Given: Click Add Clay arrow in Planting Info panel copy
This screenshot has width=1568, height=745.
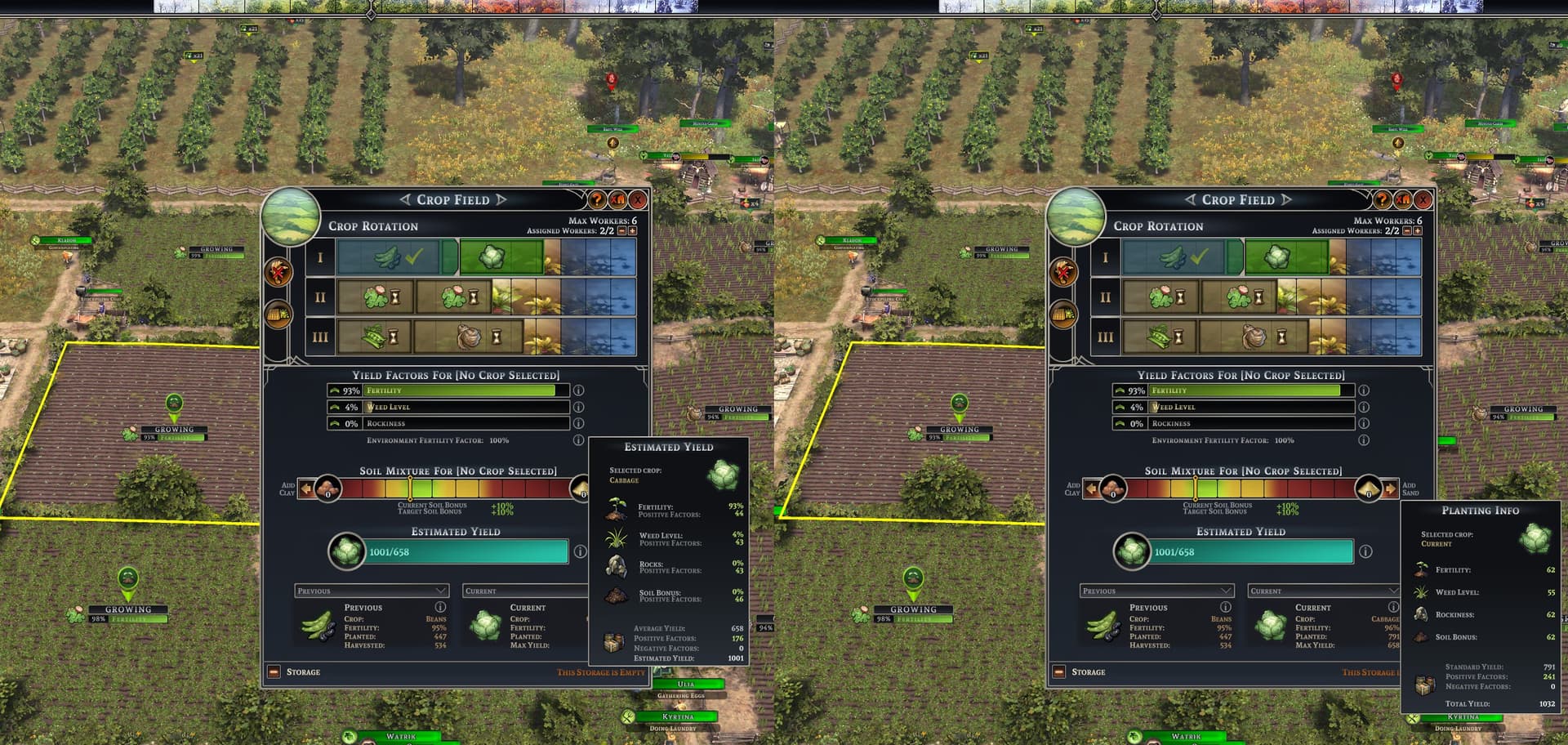Looking at the screenshot, I should coord(1092,489).
